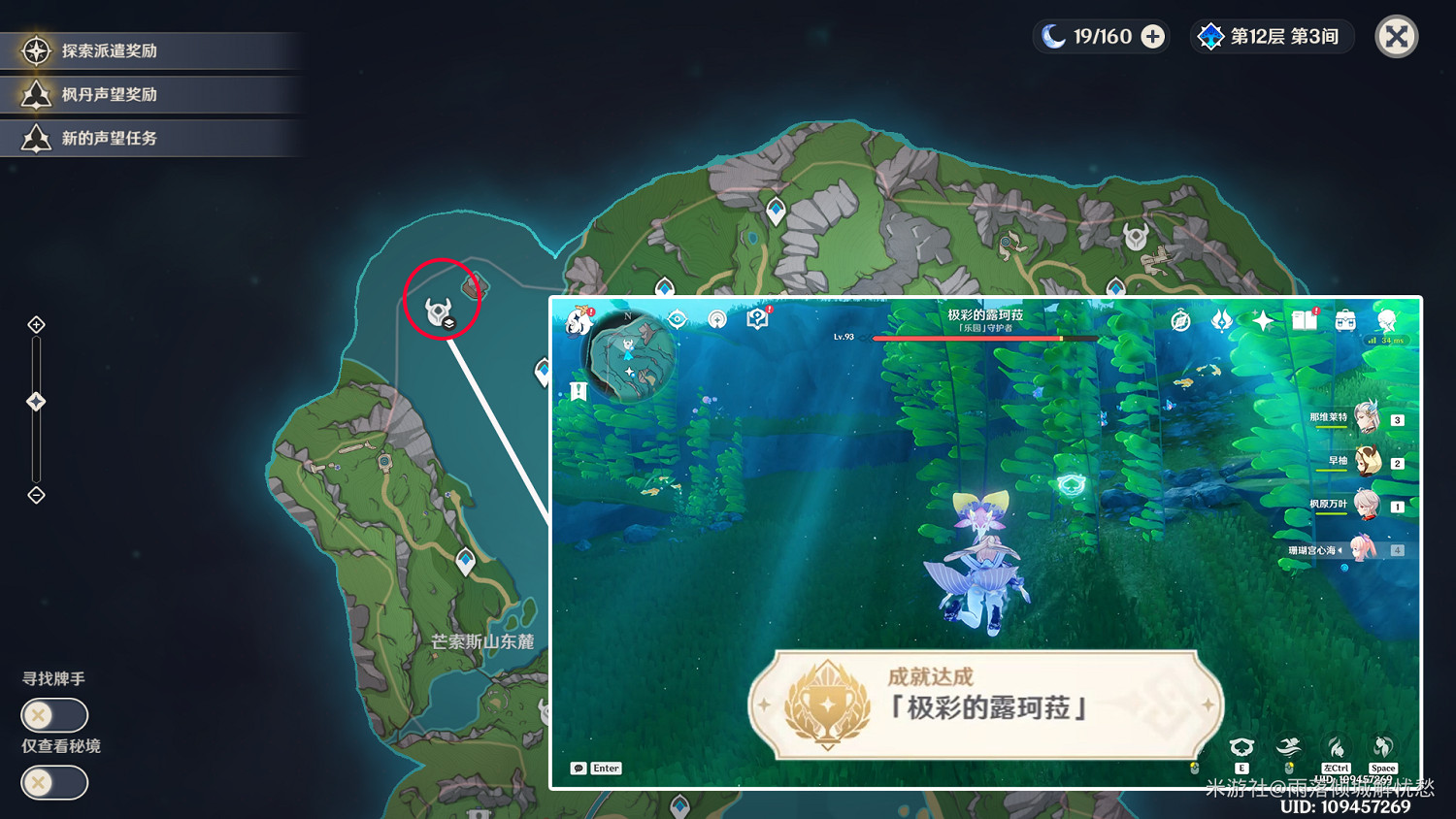
Task: Click the Space jump icon
Action: [x=1382, y=748]
